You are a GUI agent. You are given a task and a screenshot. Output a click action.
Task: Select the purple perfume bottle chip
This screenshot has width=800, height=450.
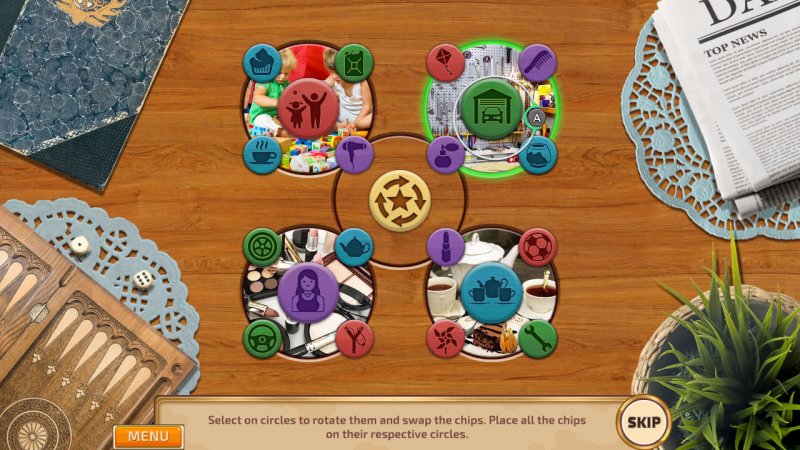pos(445,154)
